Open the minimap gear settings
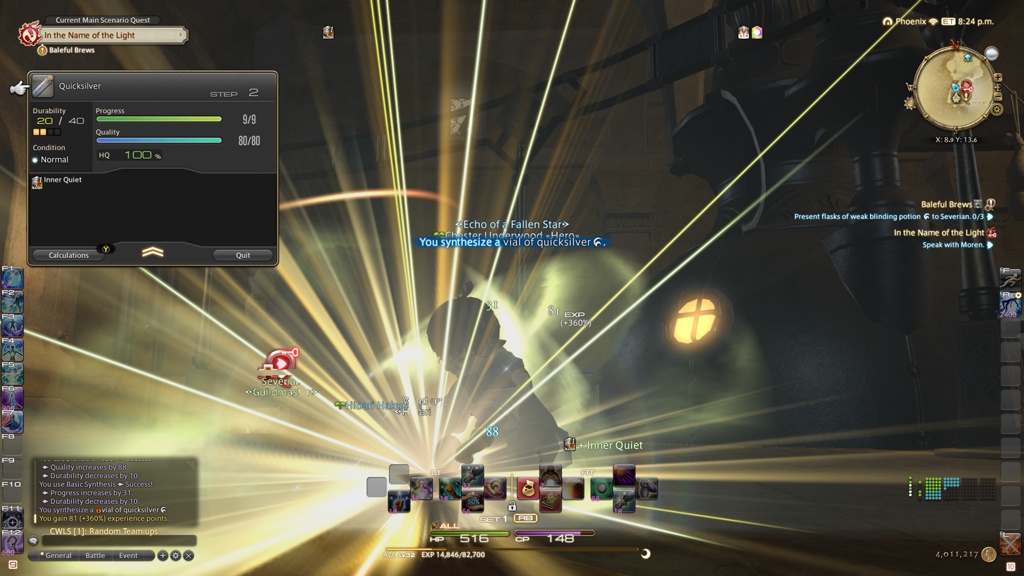The width and height of the screenshot is (1024, 576). click(x=996, y=108)
